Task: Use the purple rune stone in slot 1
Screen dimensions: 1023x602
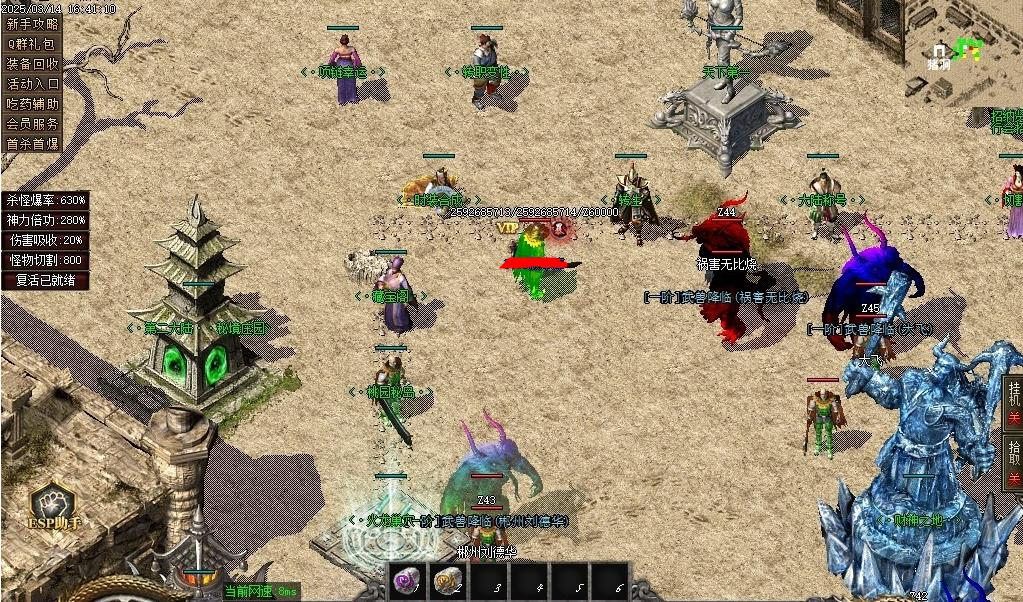Action: [x=406, y=580]
